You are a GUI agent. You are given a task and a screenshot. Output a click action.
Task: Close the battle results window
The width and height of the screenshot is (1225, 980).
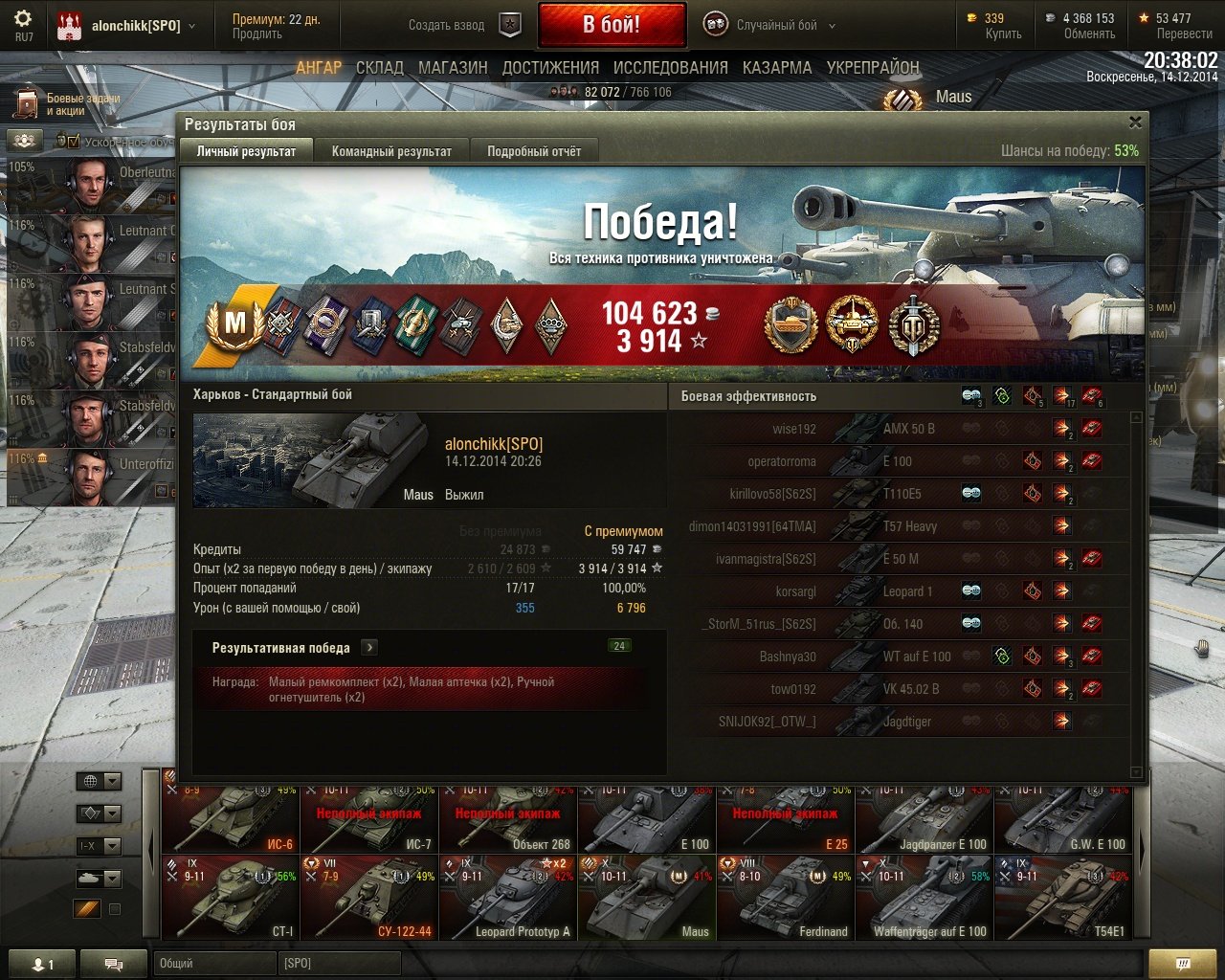coord(1135,122)
